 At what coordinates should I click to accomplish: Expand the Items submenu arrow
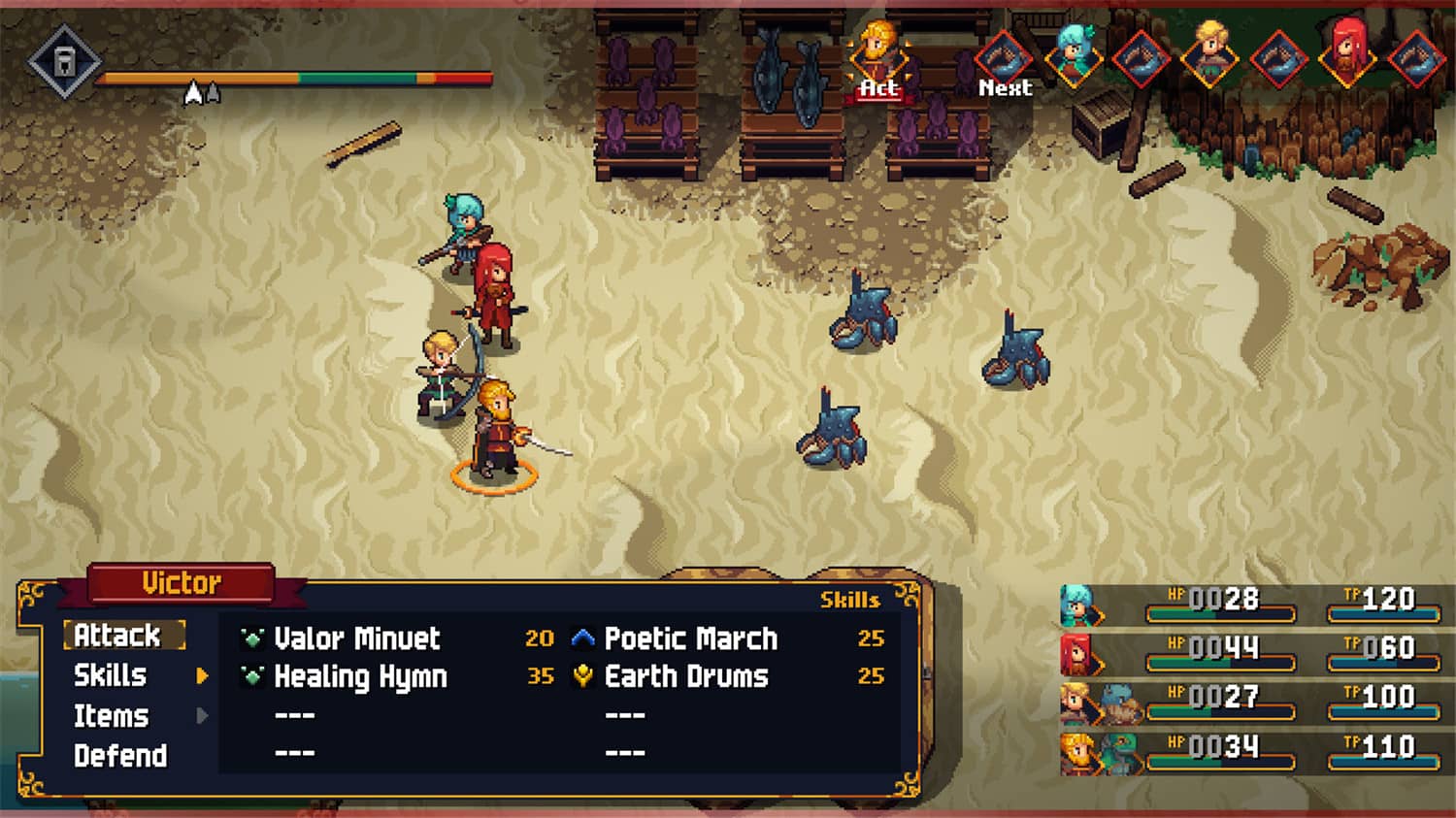click(202, 716)
